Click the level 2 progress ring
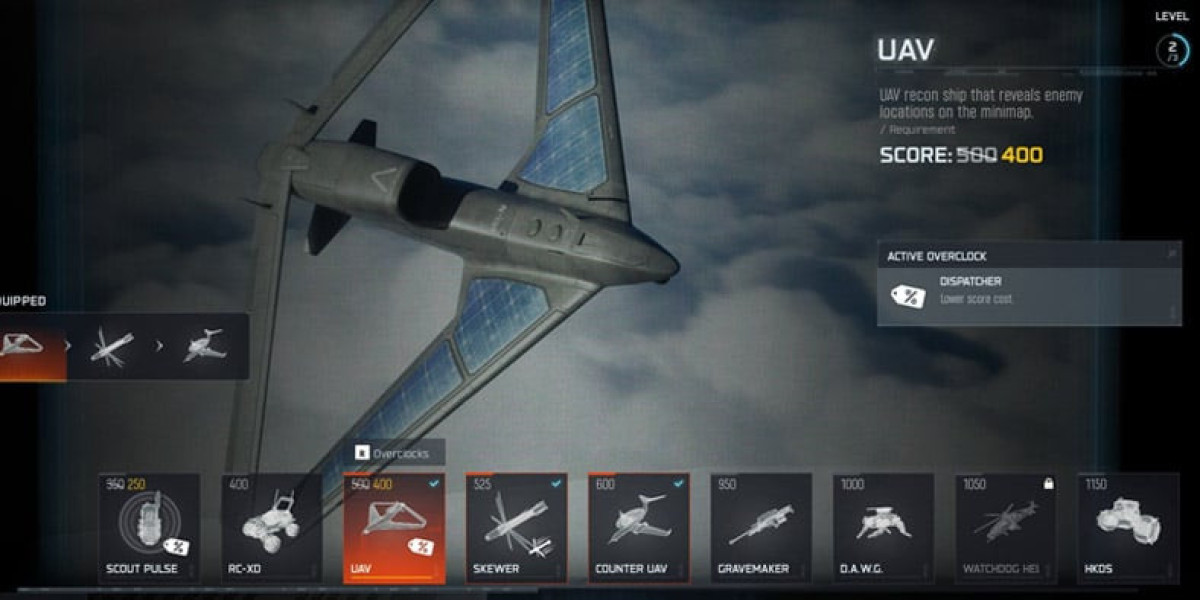Viewport: 1200px width, 600px height. [x=1171, y=50]
